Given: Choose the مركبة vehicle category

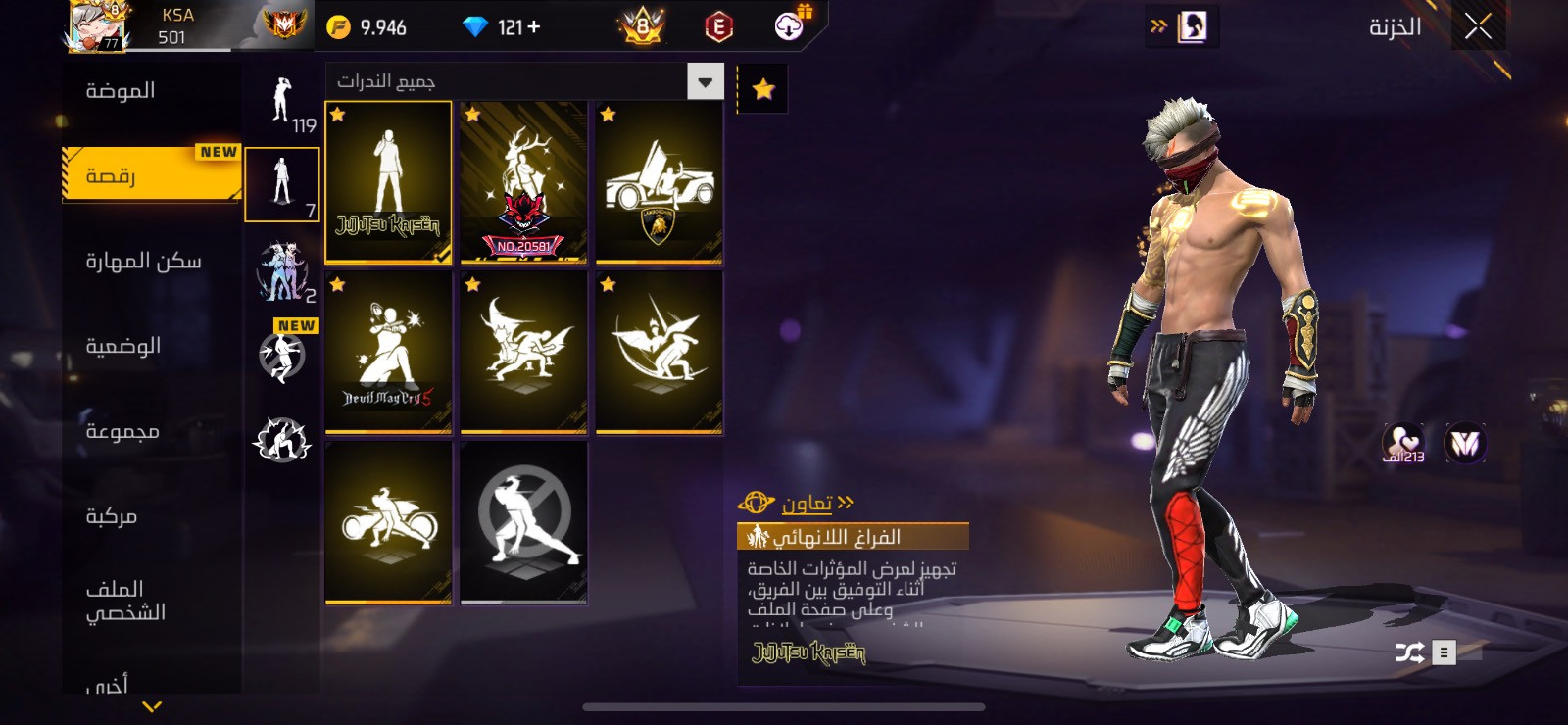Looking at the screenshot, I should [112, 516].
